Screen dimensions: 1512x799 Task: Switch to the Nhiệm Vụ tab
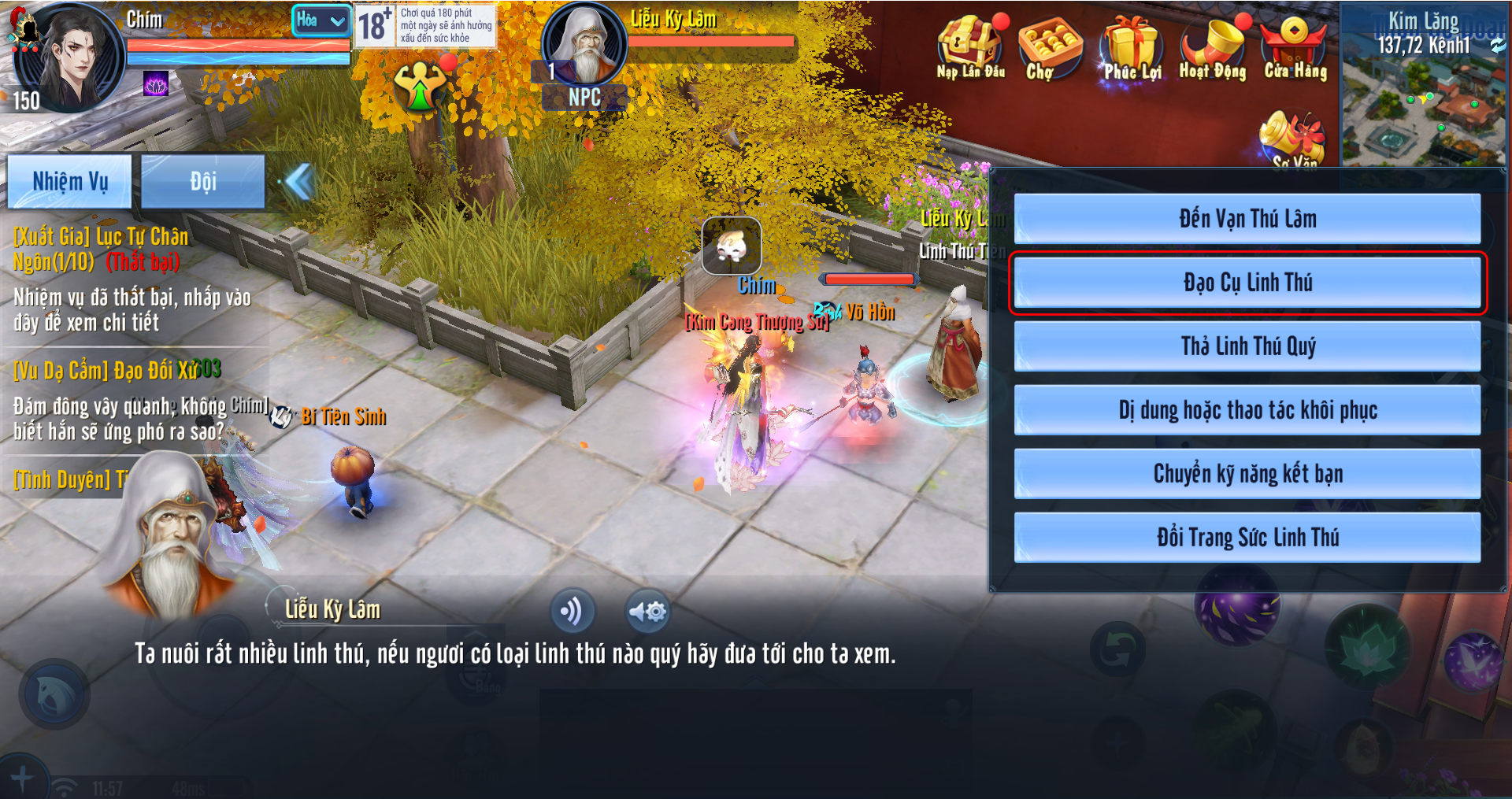coord(70,182)
